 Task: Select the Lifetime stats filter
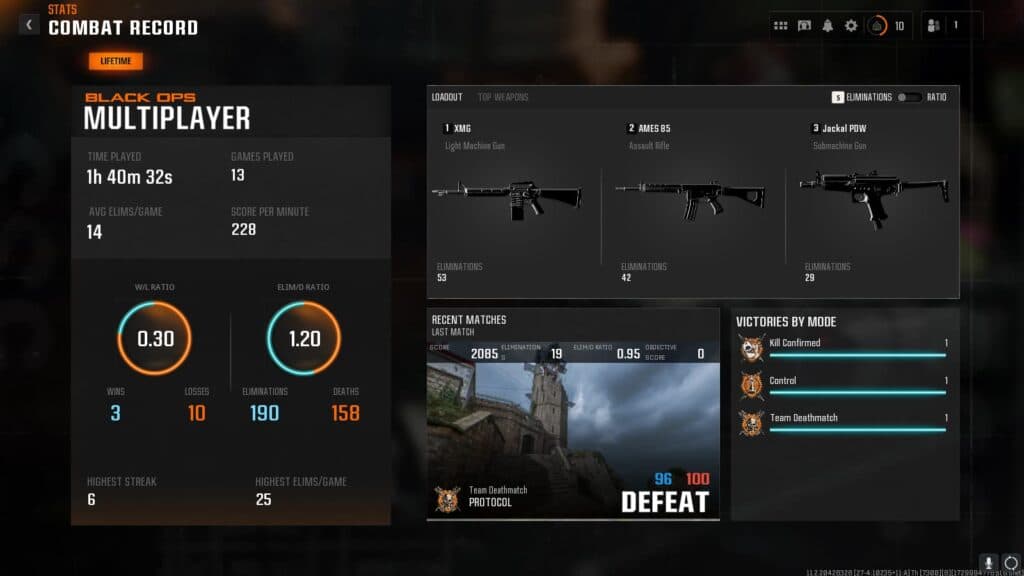[116, 61]
